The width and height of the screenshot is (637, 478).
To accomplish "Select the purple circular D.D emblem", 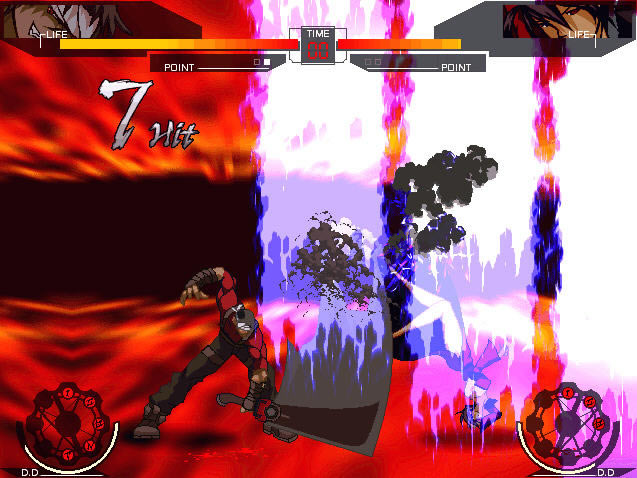I will 569,426.
